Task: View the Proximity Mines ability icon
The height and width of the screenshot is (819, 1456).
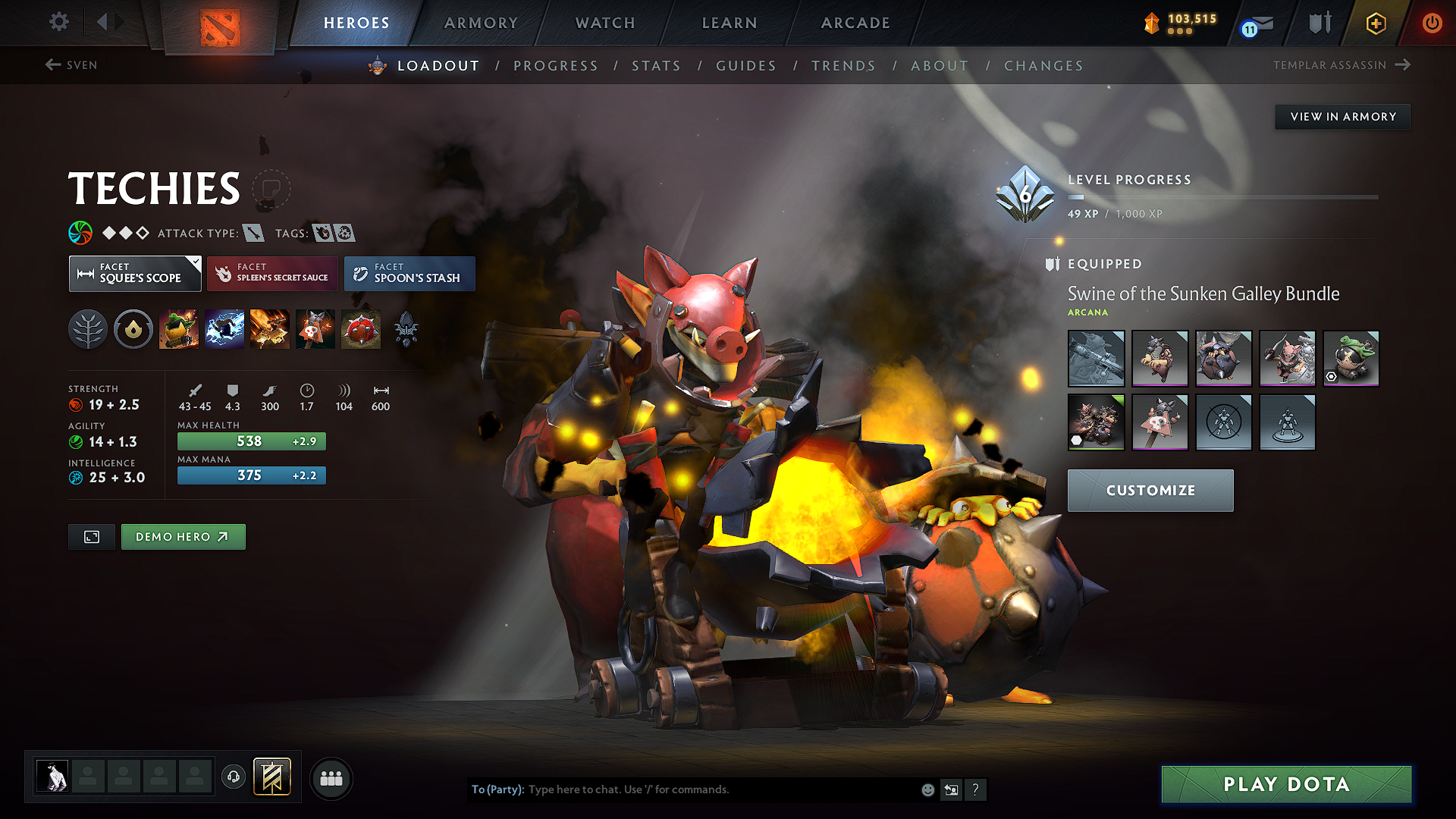Action: point(361,328)
